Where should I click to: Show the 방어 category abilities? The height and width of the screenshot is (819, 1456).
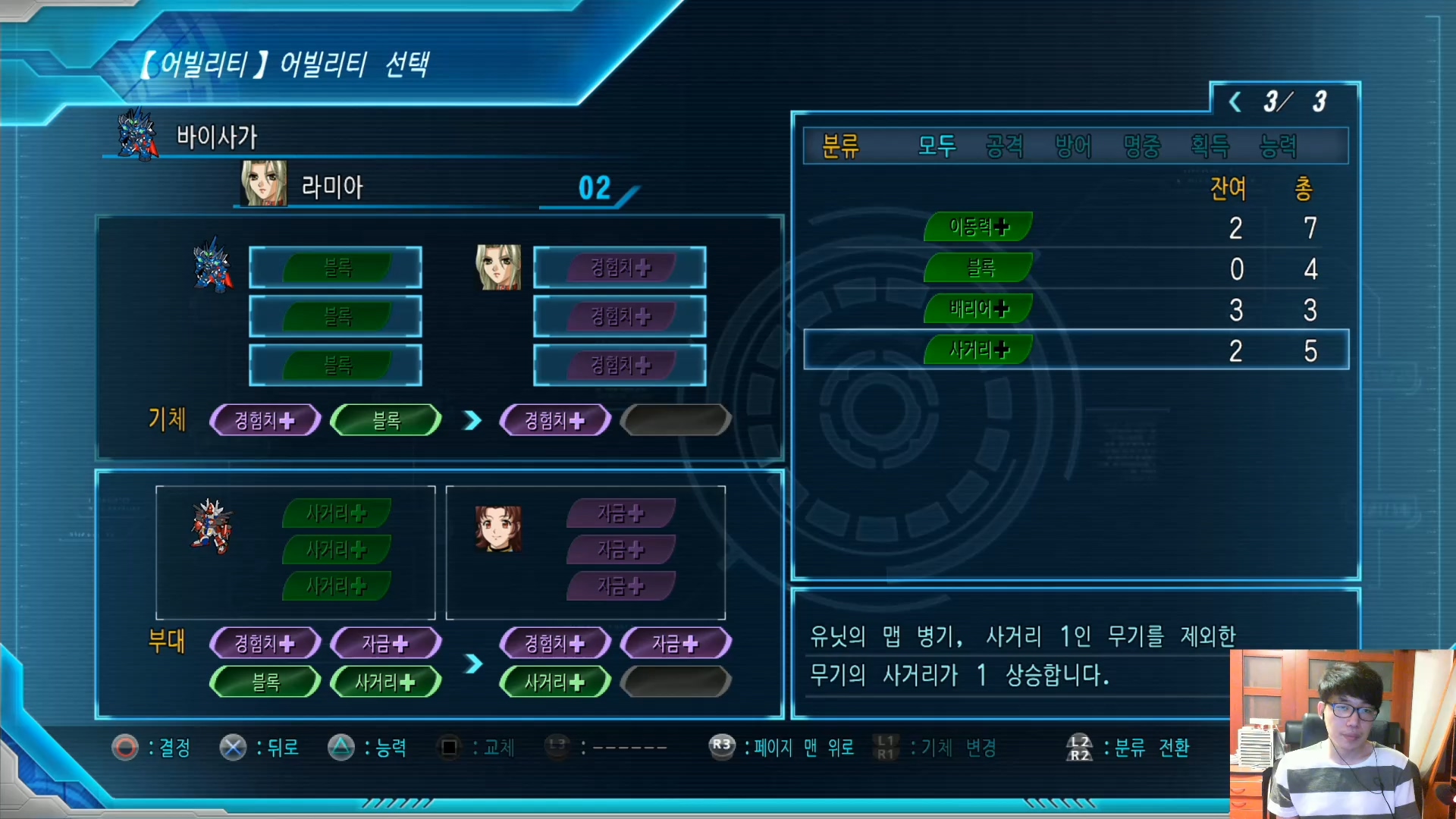pos(1073,146)
